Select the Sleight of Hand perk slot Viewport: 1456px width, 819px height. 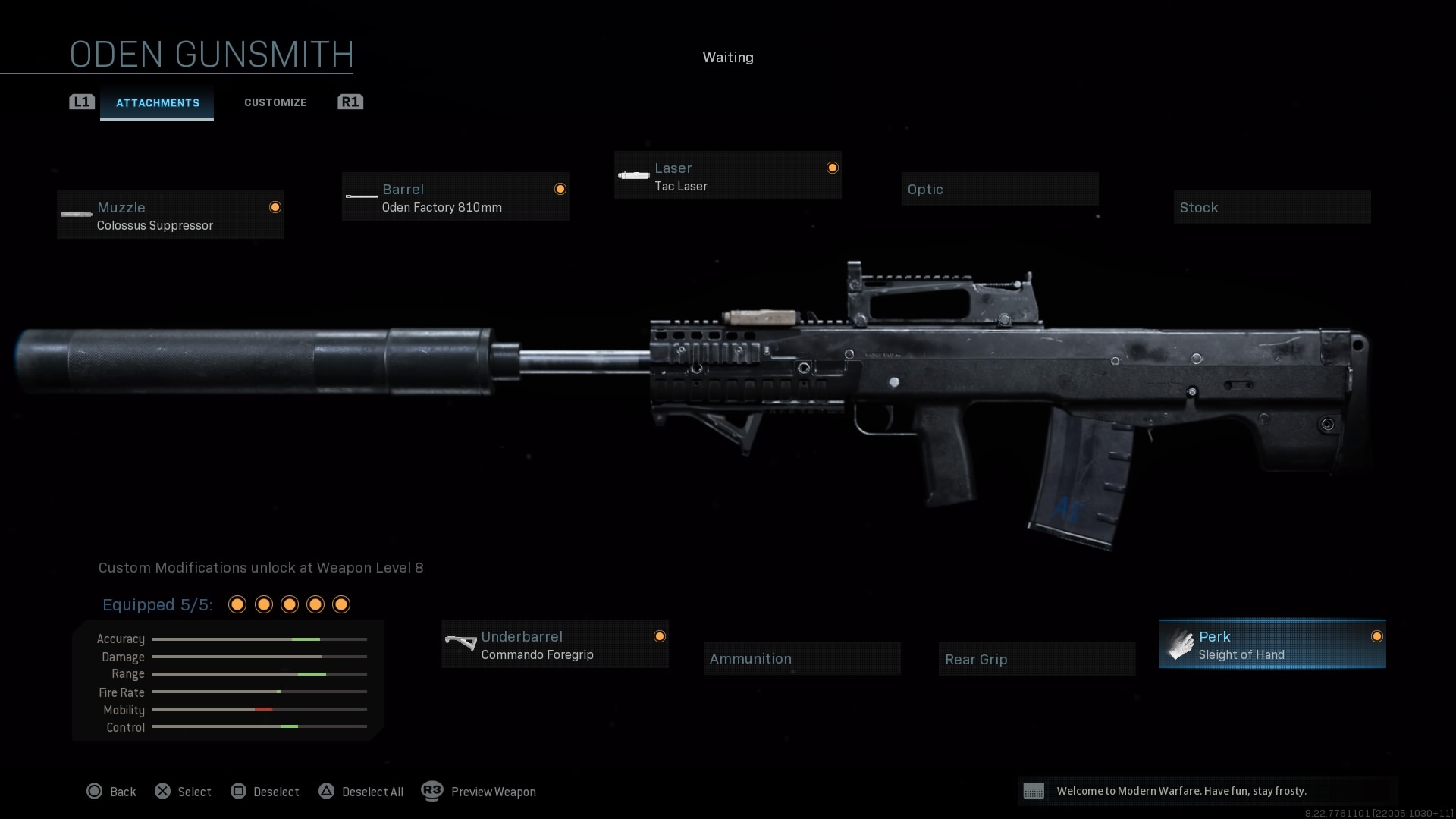click(1271, 644)
